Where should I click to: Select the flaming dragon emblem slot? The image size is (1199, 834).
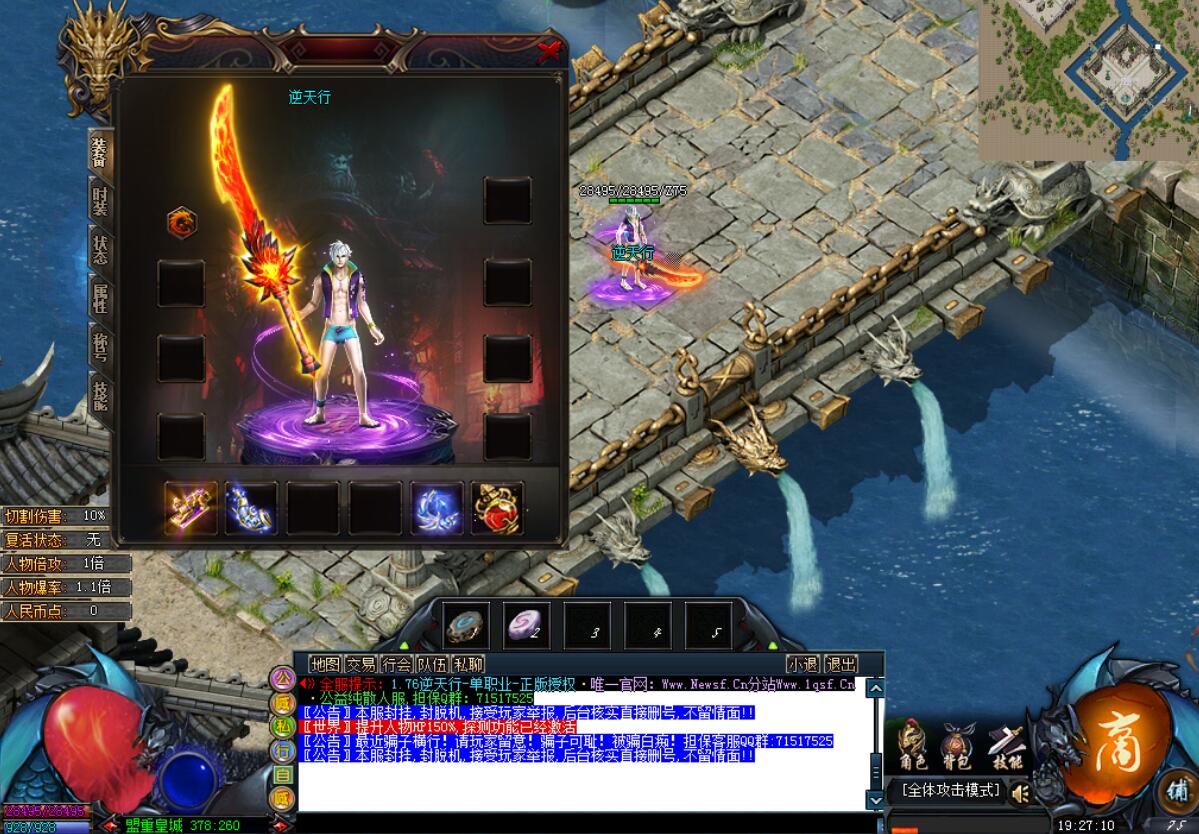[181, 222]
